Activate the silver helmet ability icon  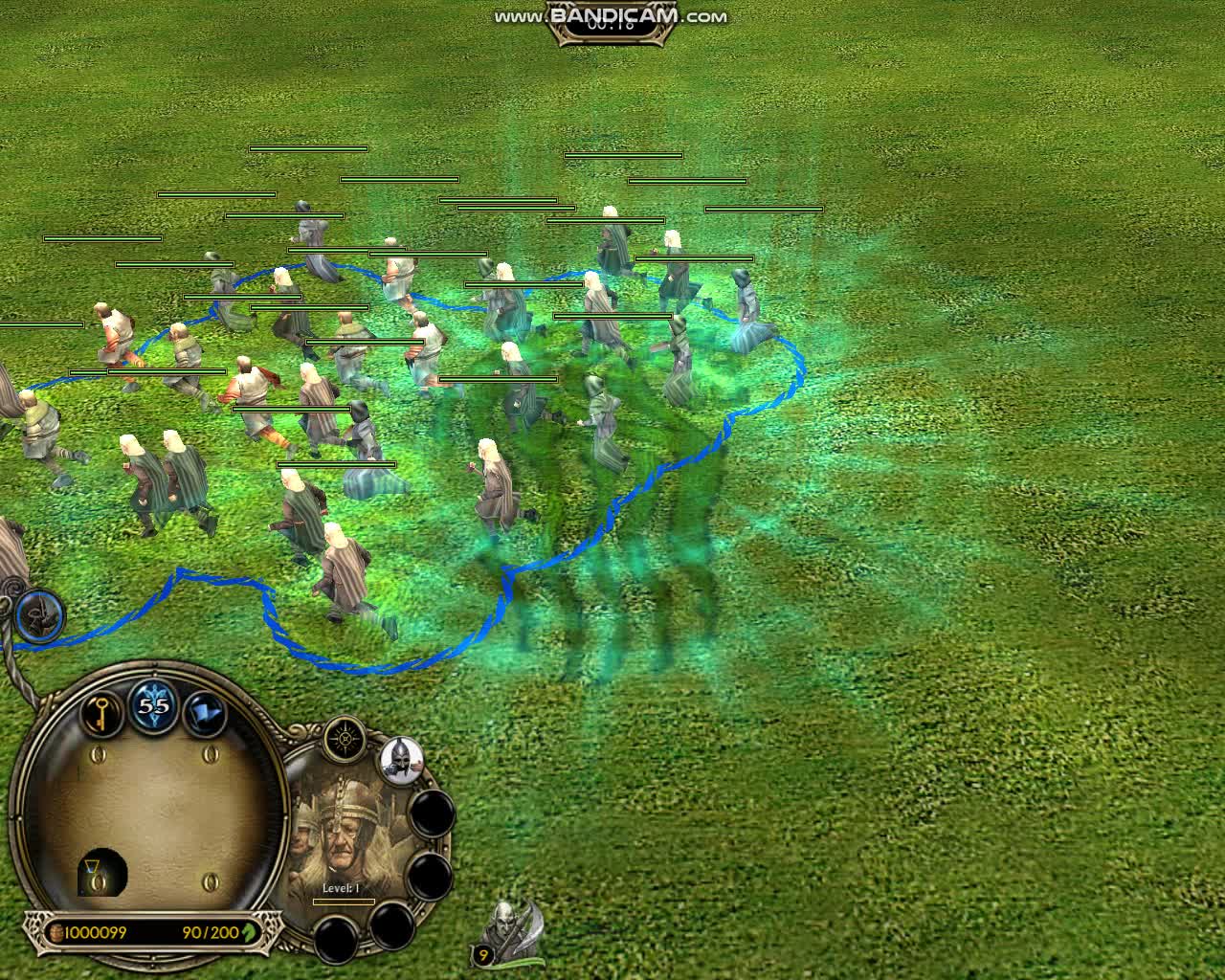(402, 758)
